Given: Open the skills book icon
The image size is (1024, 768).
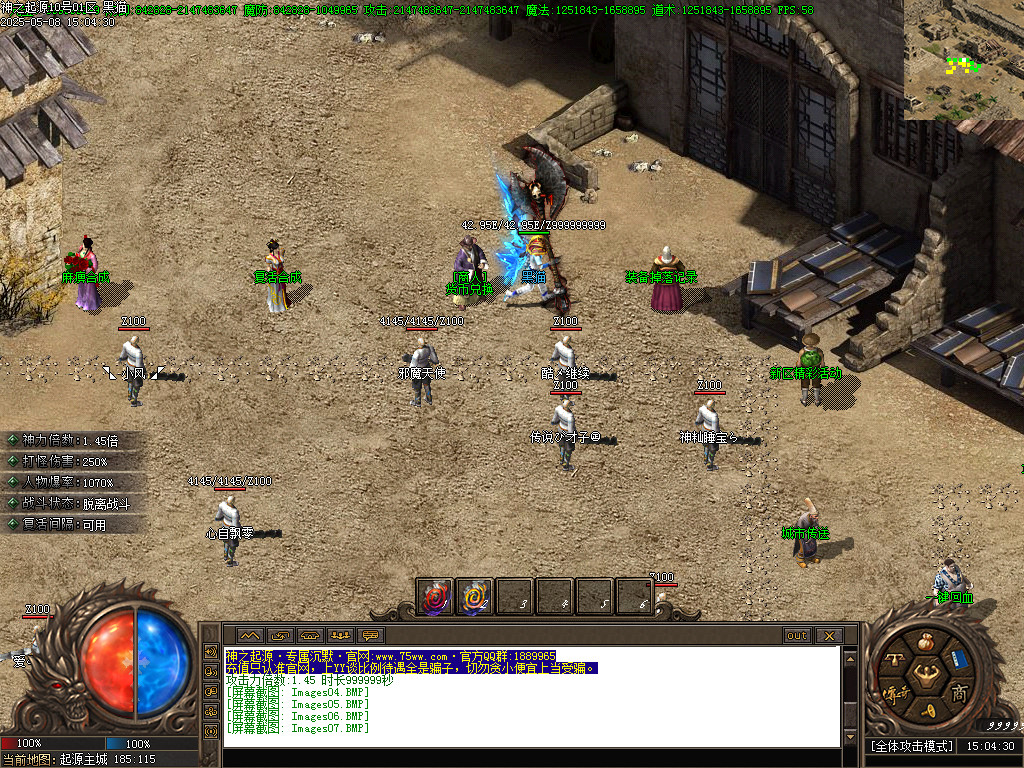Looking at the screenshot, I should click(958, 658).
